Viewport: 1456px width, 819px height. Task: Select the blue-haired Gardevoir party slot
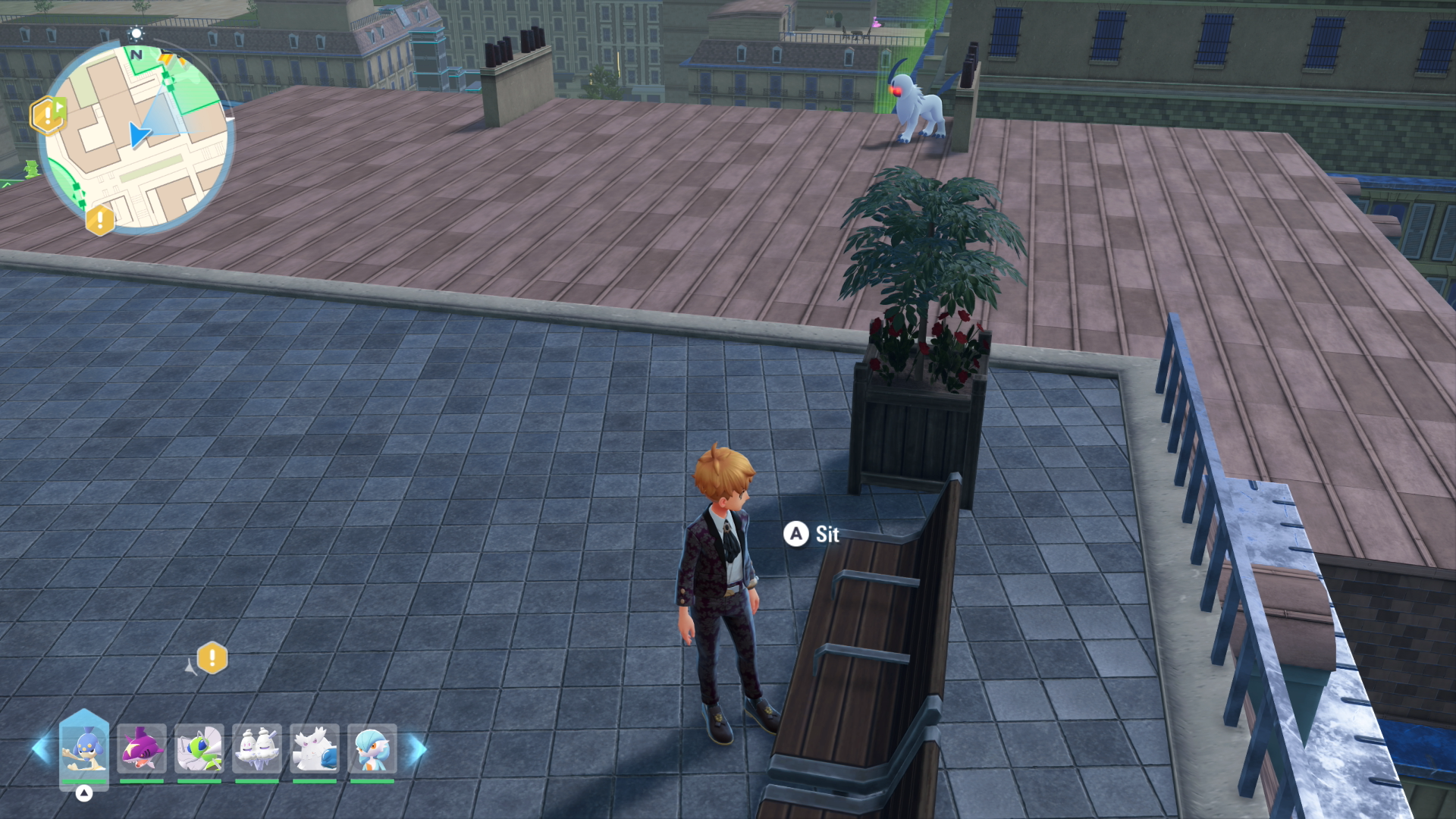pos(372,748)
